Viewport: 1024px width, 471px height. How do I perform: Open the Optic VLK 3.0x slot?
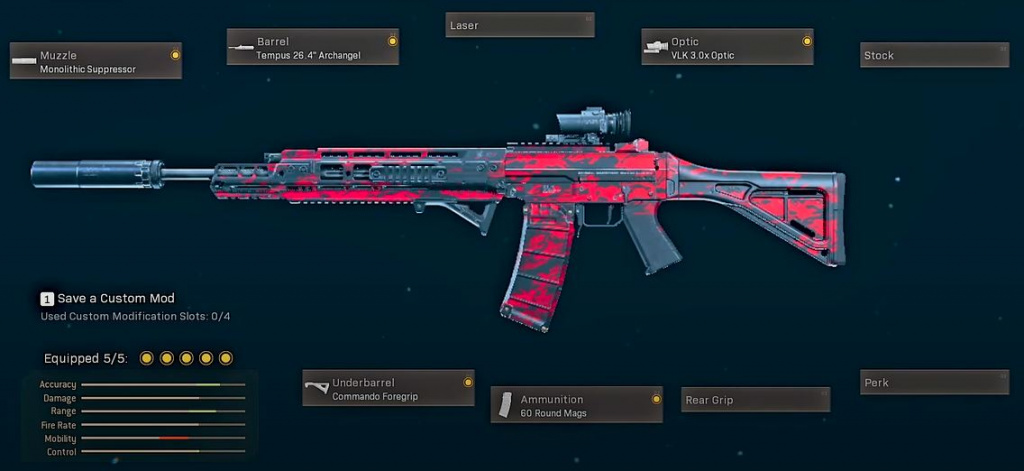coord(727,47)
